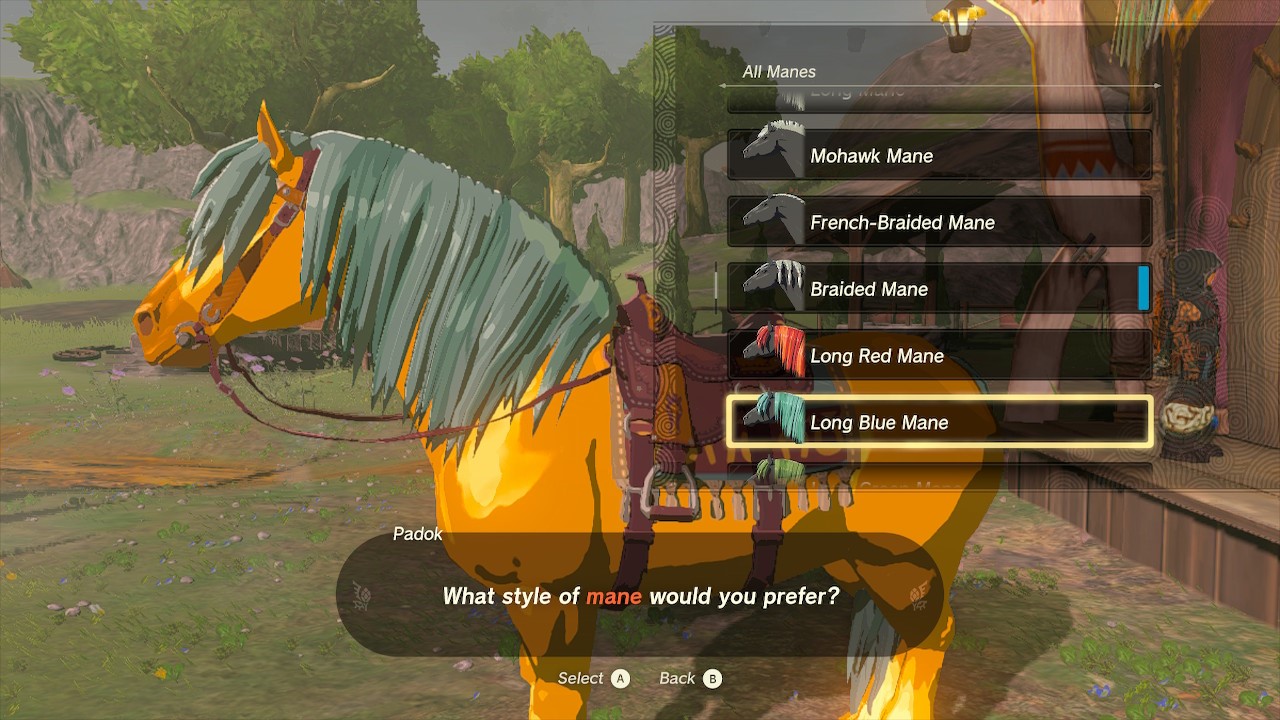The width and height of the screenshot is (1280, 720).
Task: Choose the French-Braided Mane style
Action: point(938,222)
